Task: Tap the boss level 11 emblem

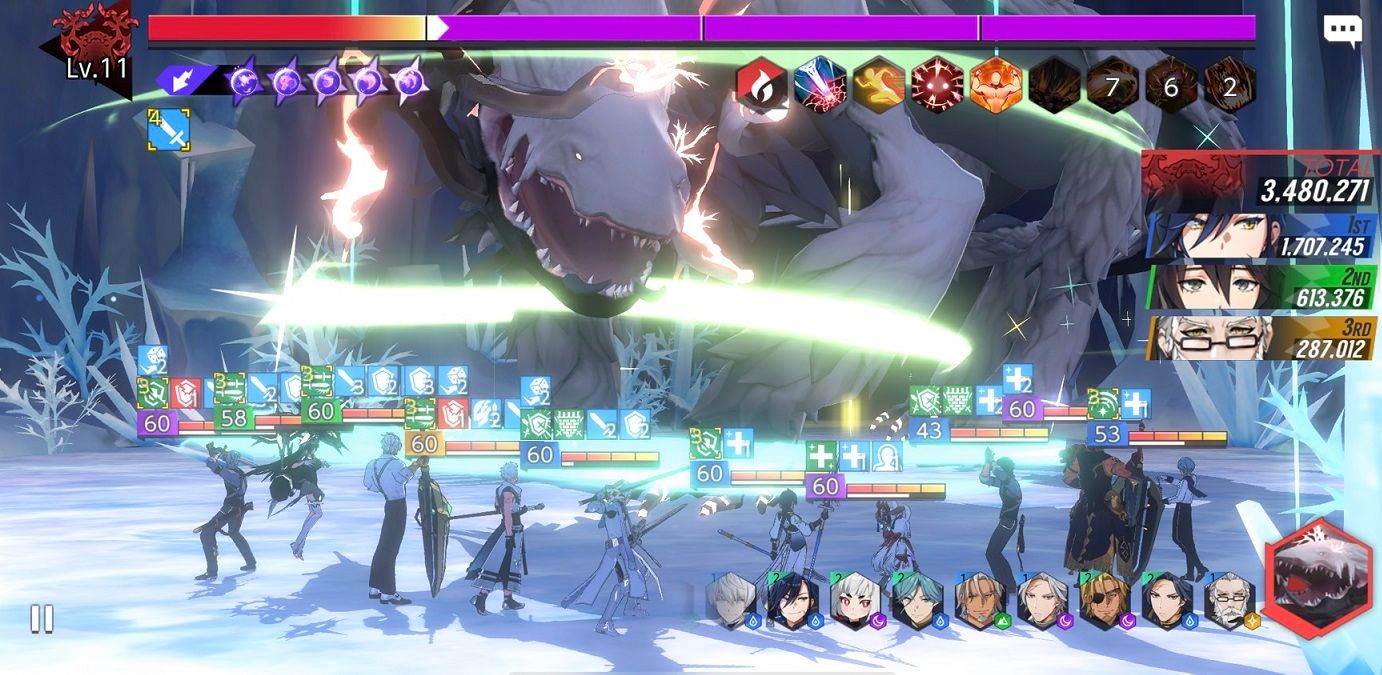Action: (x=95, y=45)
